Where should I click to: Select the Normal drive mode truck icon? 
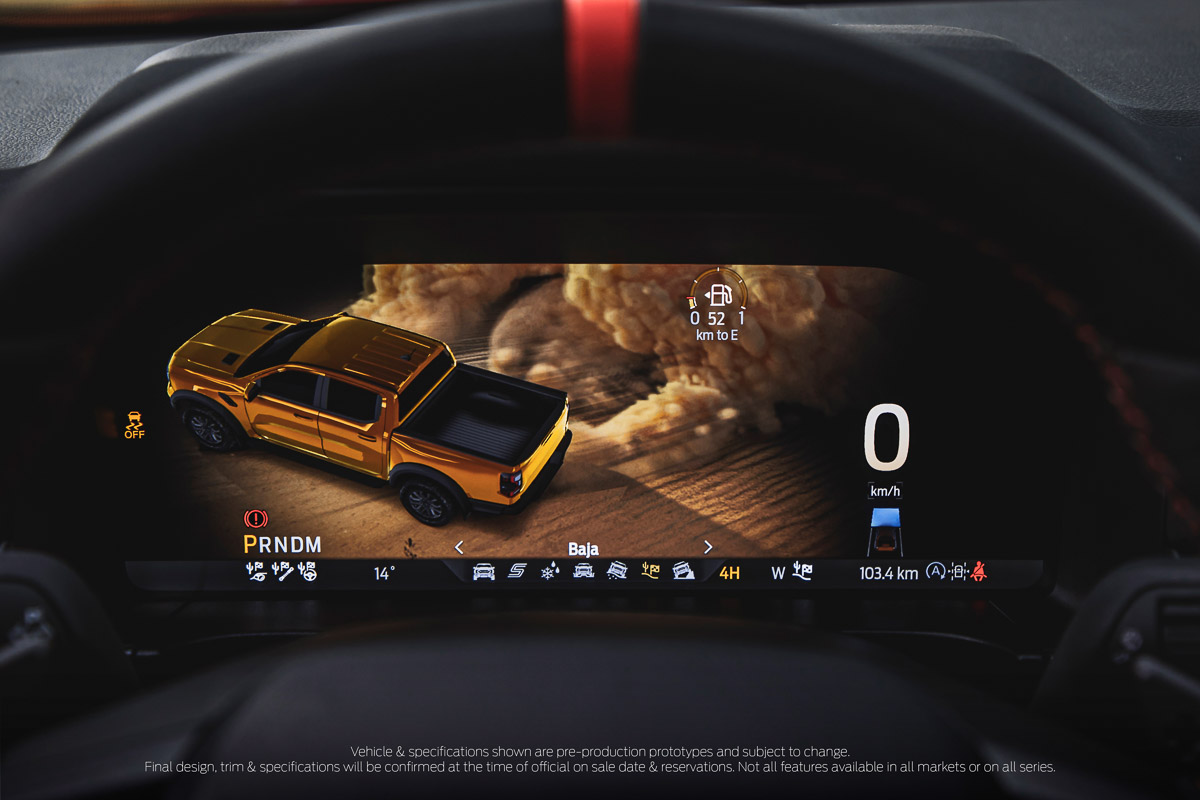pos(483,572)
